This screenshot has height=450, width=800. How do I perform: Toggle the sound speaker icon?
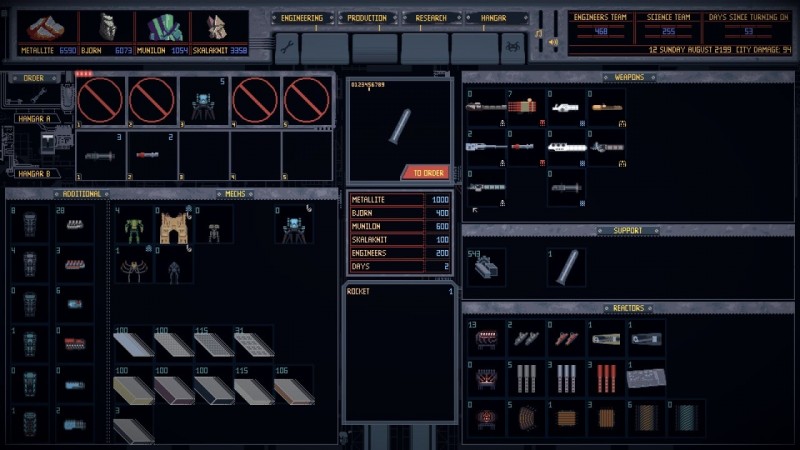[x=553, y=43]
